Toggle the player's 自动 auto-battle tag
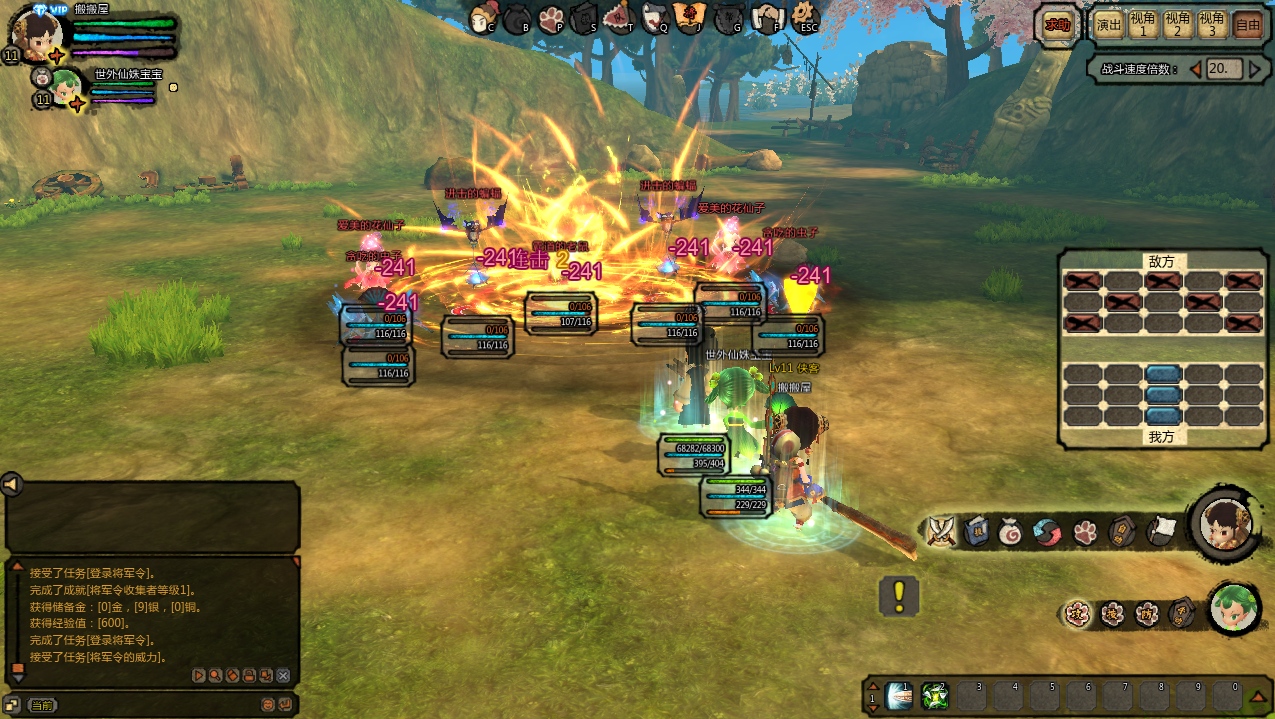 pos(1124,531)
